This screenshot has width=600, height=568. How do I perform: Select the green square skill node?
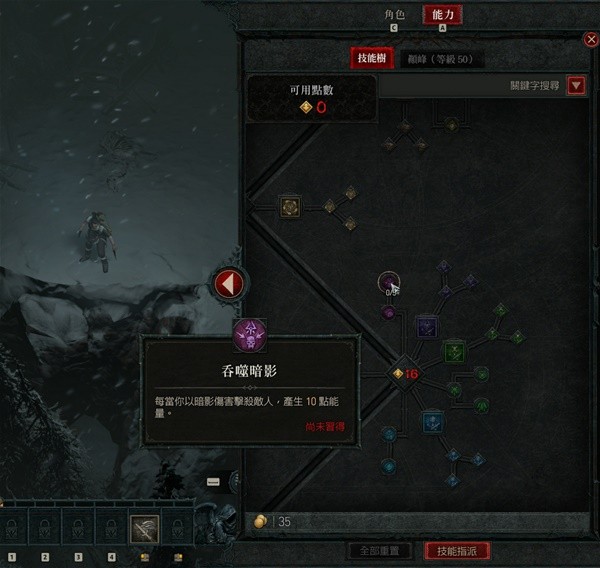point(455,351)
